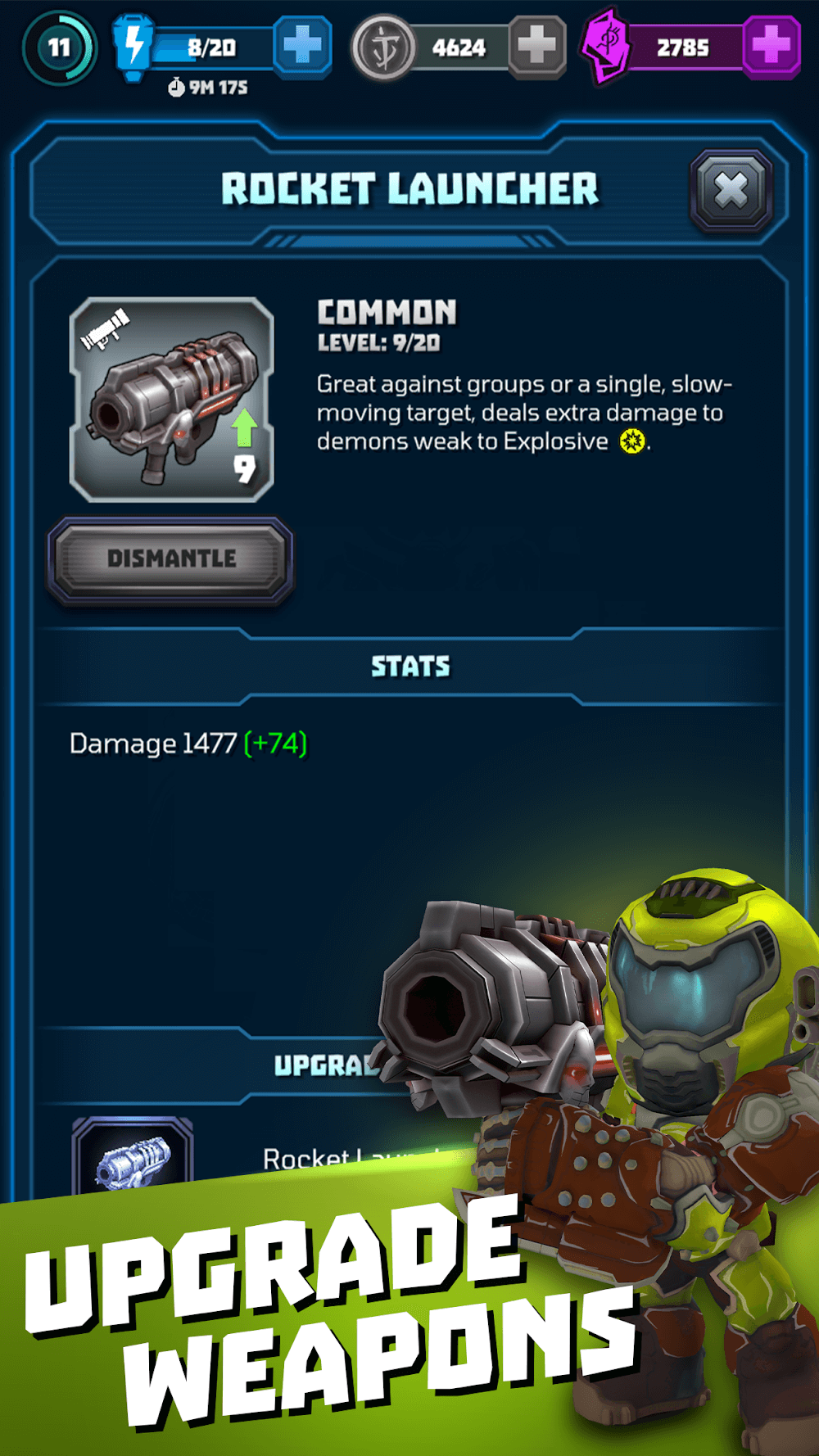
Task: Add more energy with the blue plus
Action: tap(301, 47)
